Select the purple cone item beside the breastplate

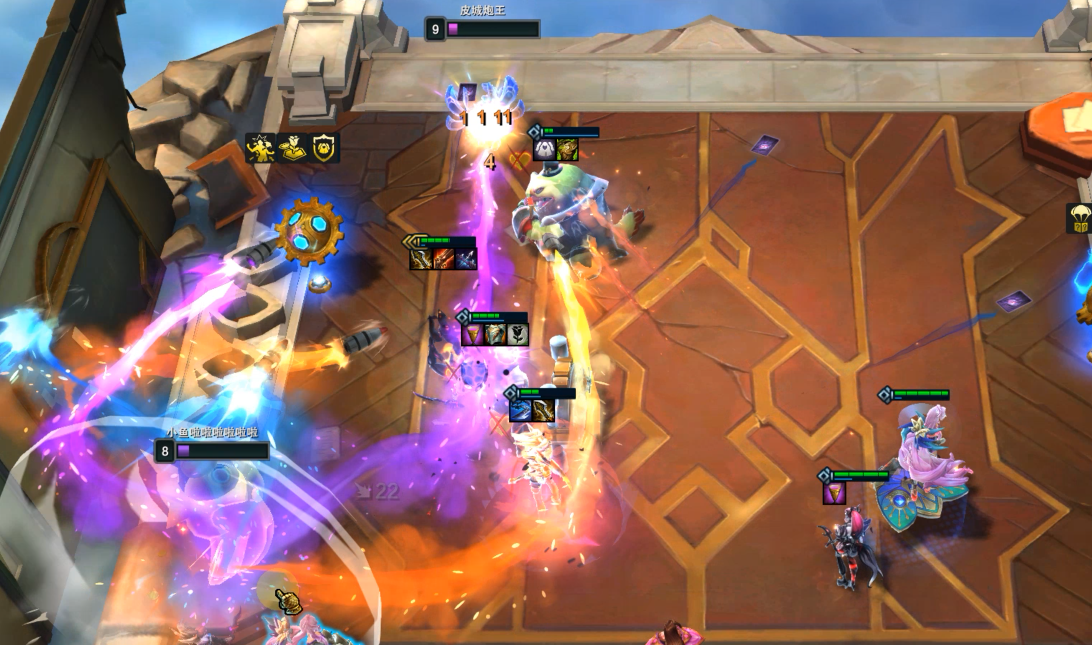[x=472, y=335]
